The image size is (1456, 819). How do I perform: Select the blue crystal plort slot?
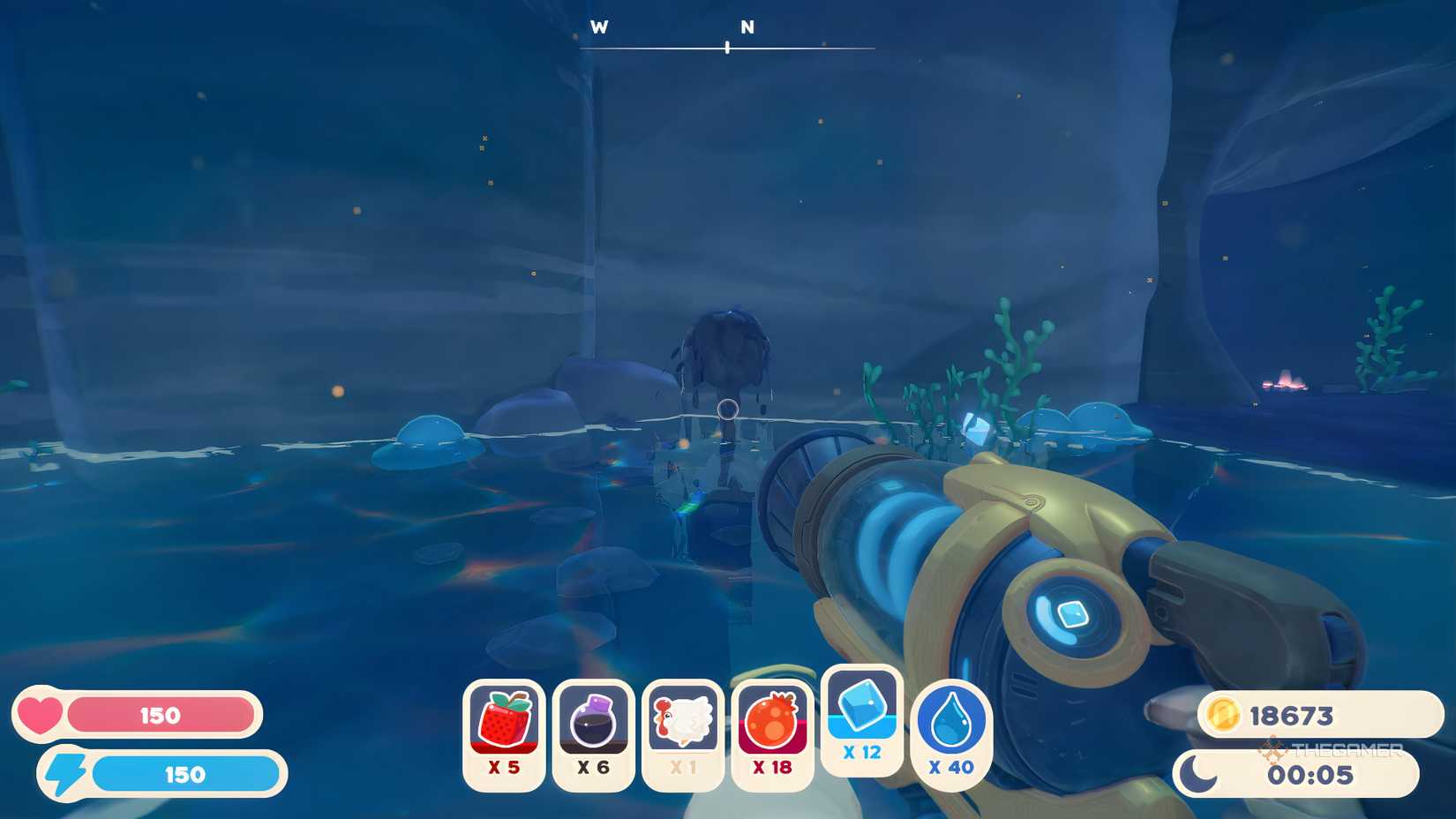coord(862,720)
